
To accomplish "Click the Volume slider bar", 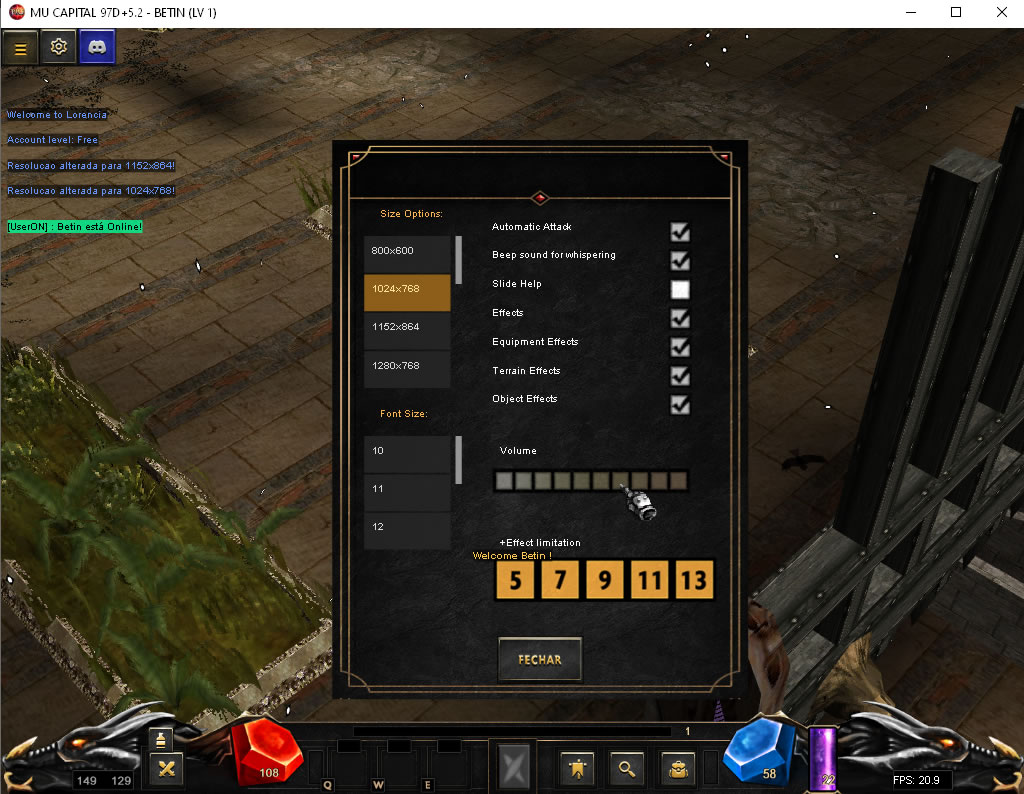I will pos(591,482).
